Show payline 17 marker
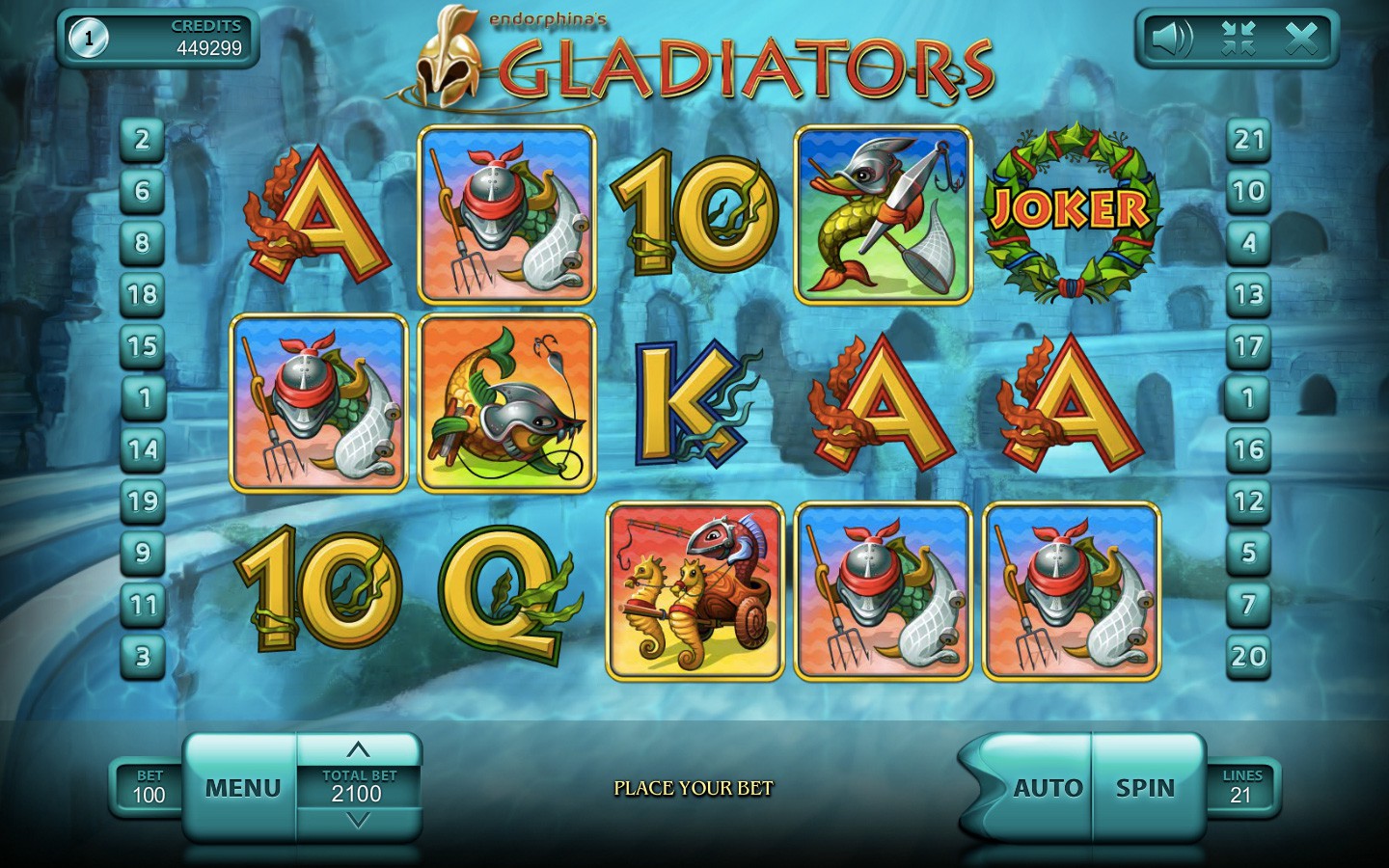Screen dimensions: 1389x868 [1248, 346]
